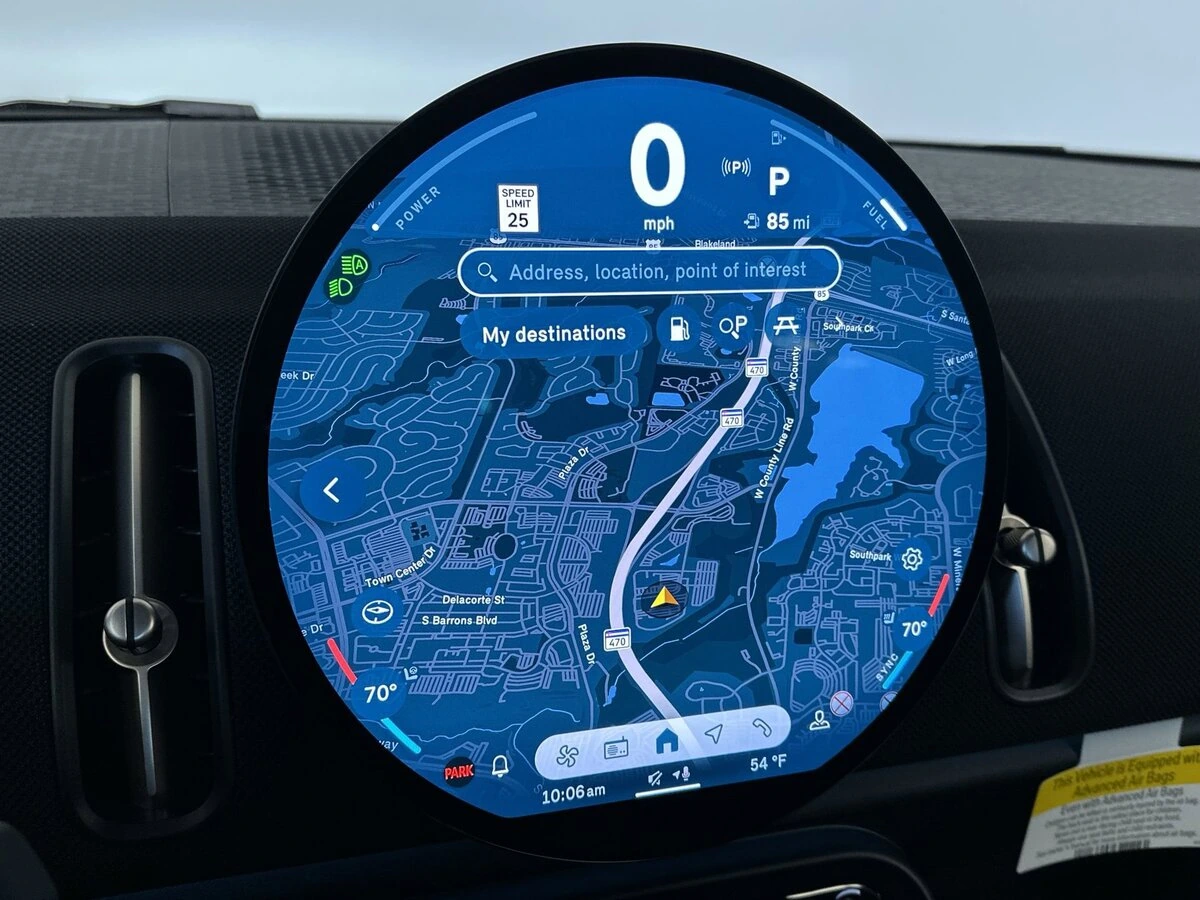
Task: Open climate fan controls
Action: click(567, 750)
